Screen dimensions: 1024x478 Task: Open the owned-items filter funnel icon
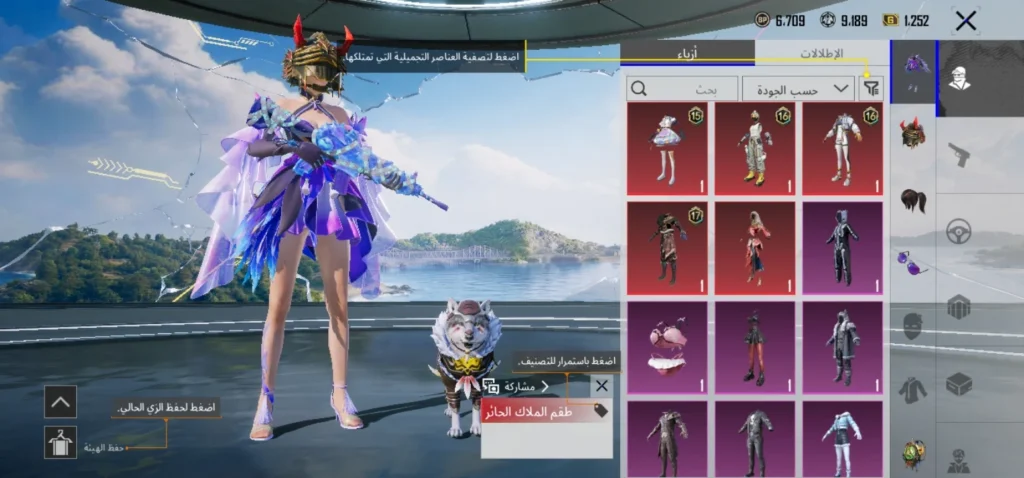872,88
